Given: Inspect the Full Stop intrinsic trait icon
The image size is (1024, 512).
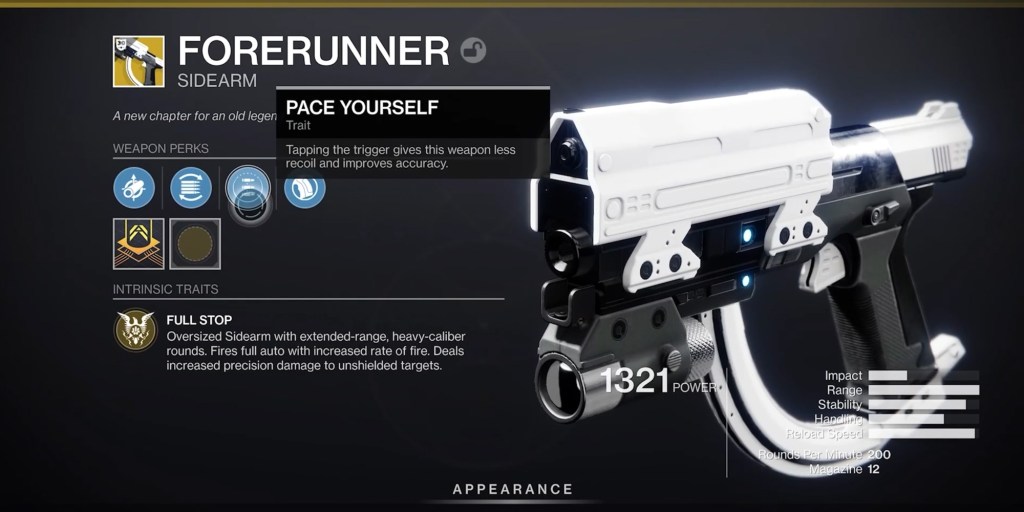Looking at the screenshot, I should [x=136, y=330].
